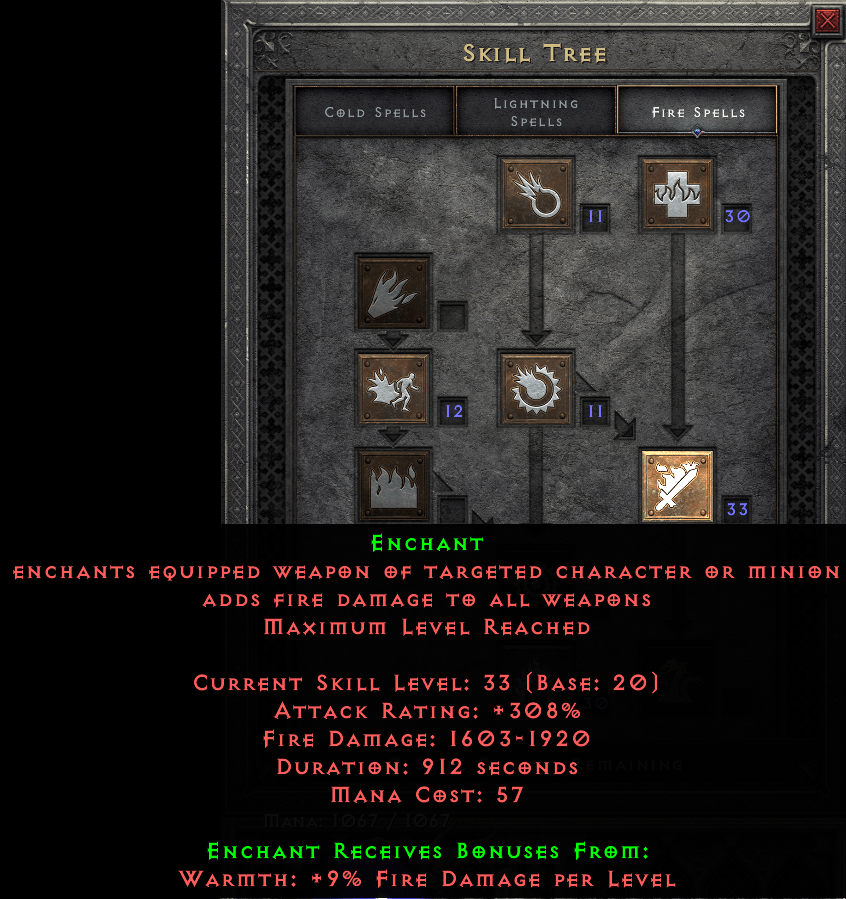The width and height of the screenshot is (846, 899).
Task: Click the highlighted Enchant skill icon
Action: 678,487
